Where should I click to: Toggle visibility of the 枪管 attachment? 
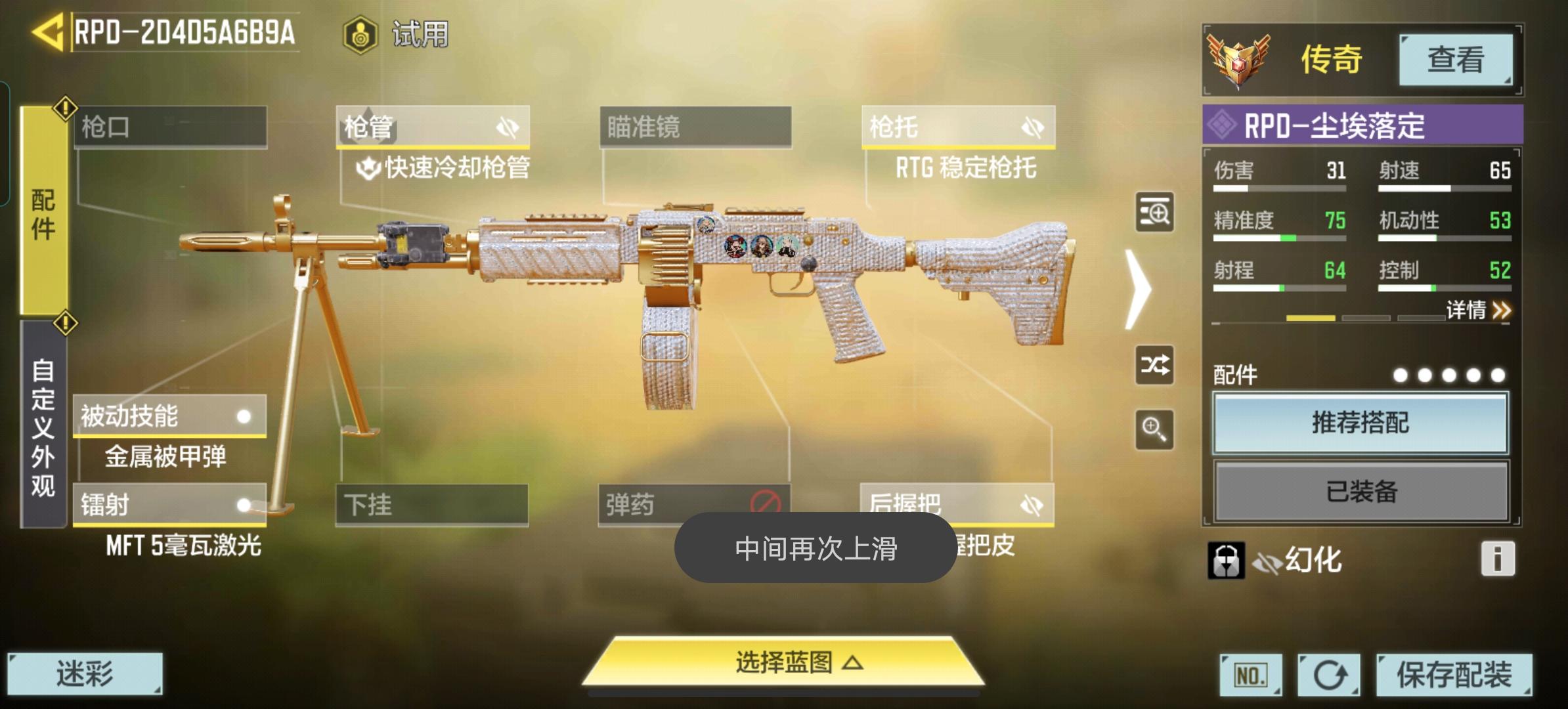click(508, 127)
